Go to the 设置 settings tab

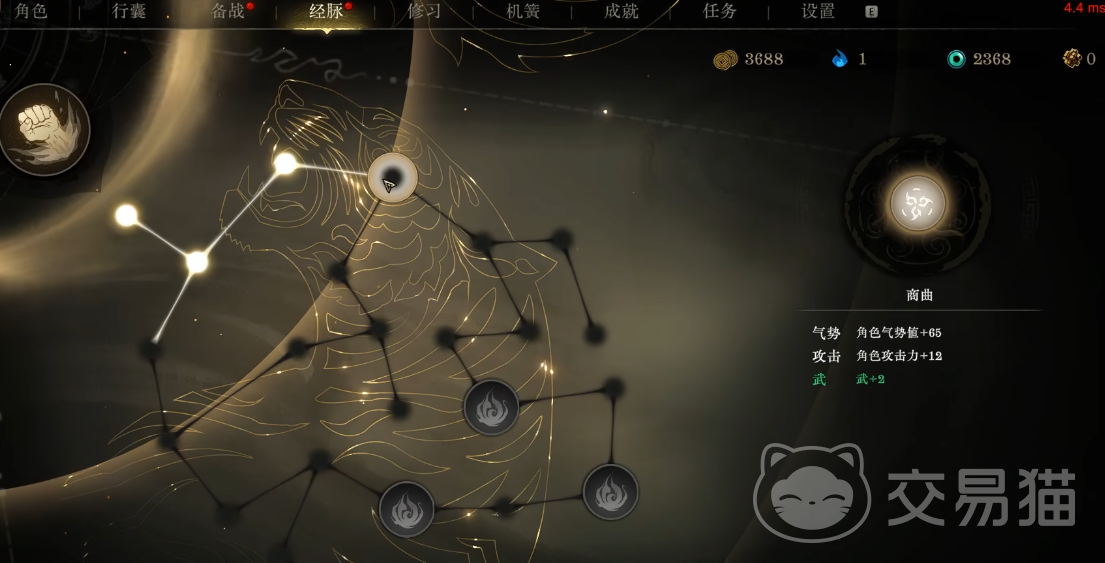pyautogui.click(x=818, y=12)
